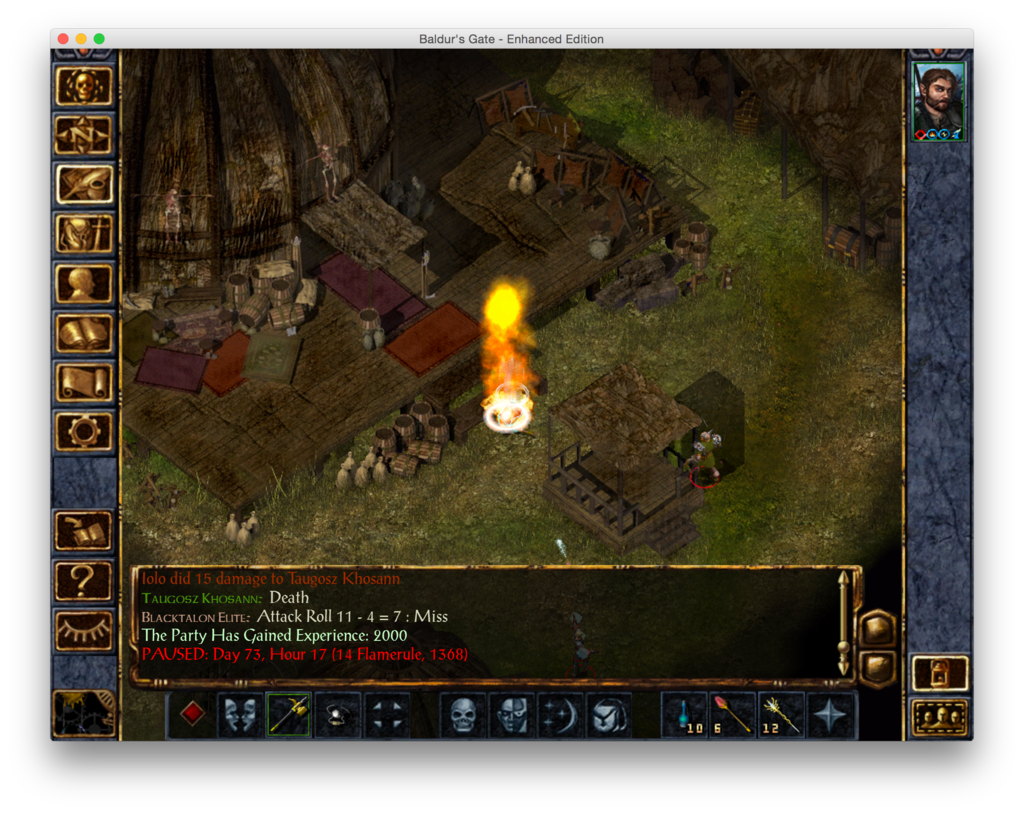Image resolution: width=1024 pixels, height=813 pixels.
Task: Open the skull menu button in the sidebar
Action: 84,87
